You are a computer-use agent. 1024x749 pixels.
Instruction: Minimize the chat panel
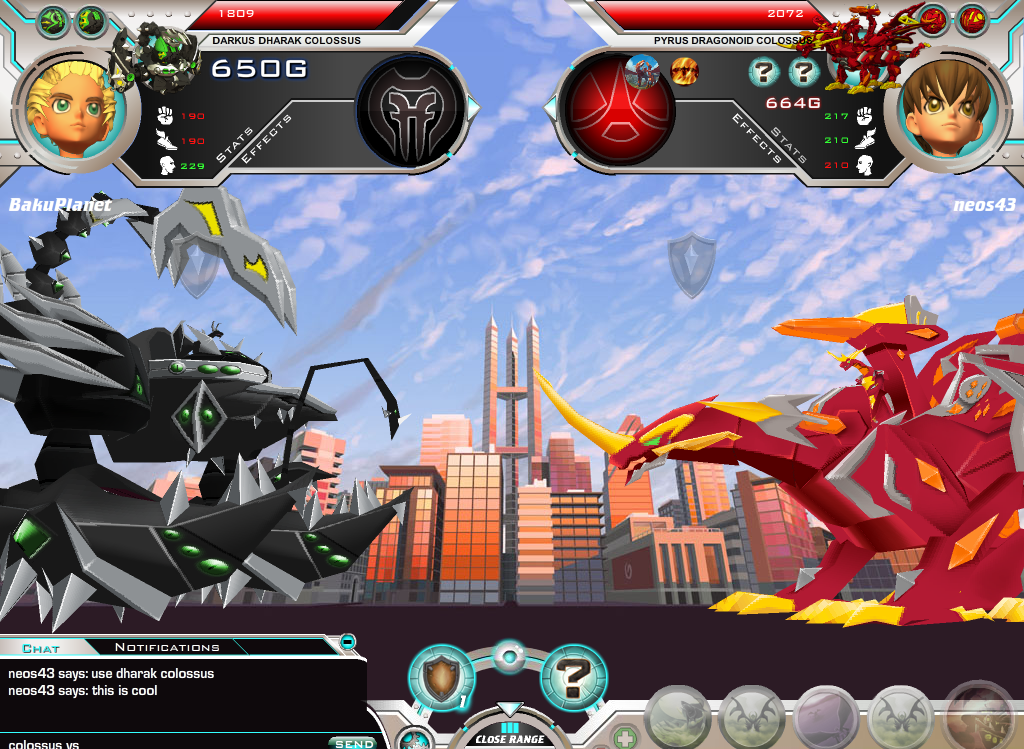pyautogui.click(x=347, y=641)
